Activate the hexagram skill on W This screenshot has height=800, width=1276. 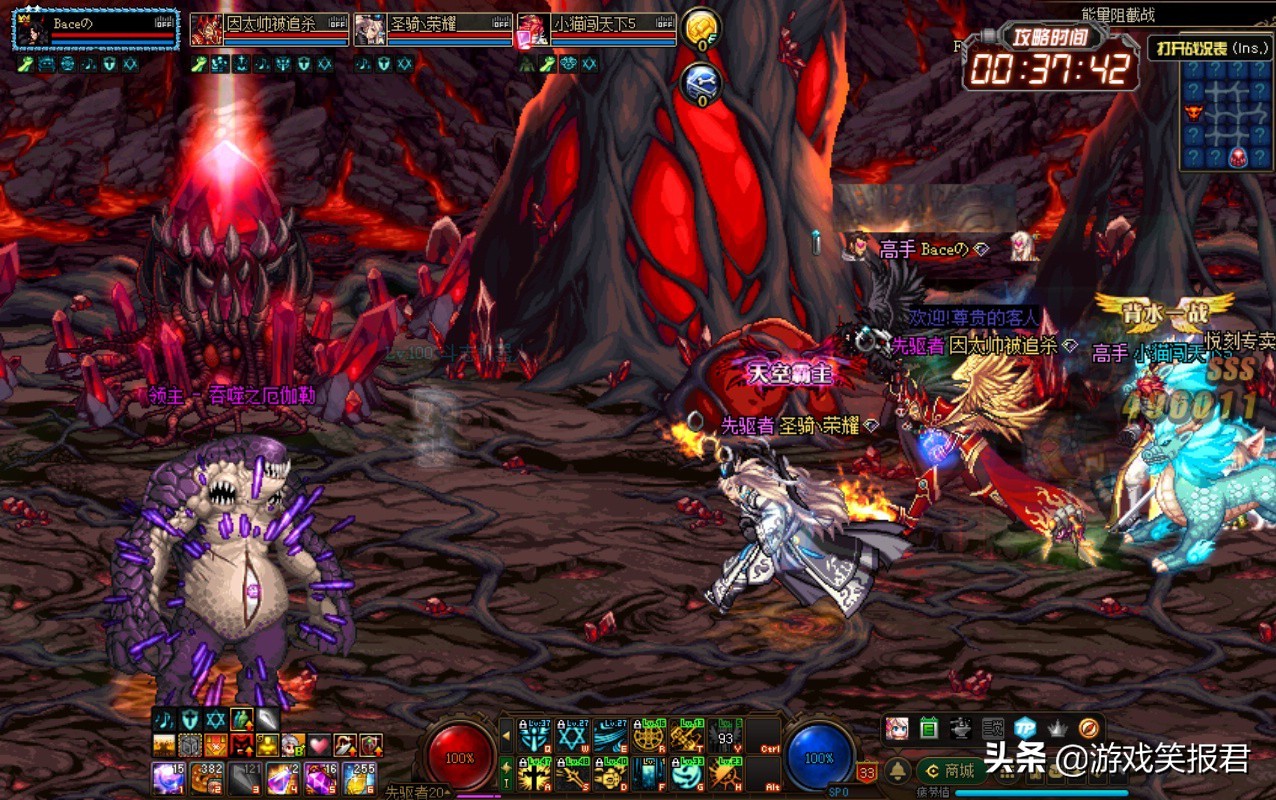572,737
